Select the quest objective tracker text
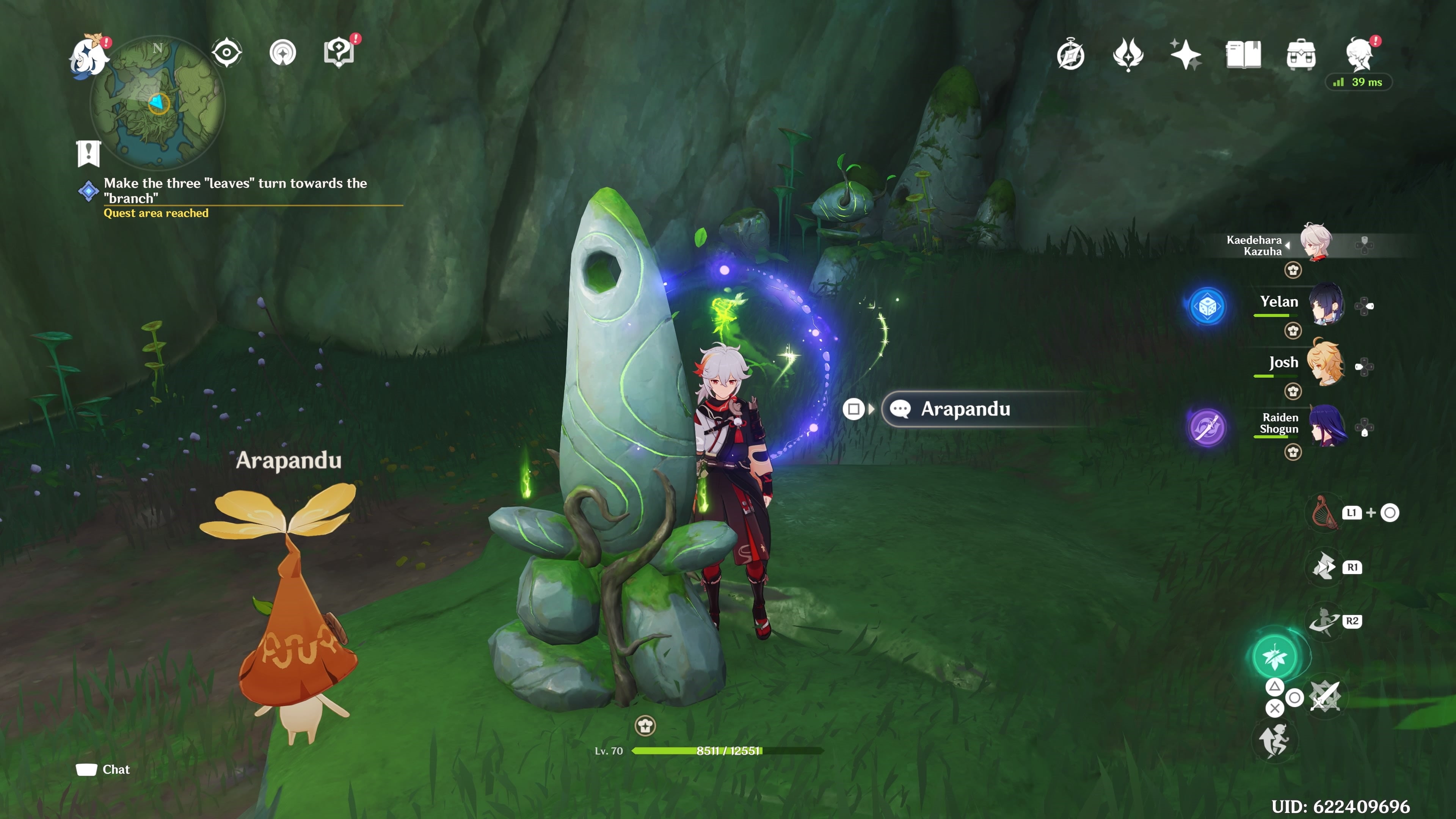This screenshot has height=819, width=1456. click(235, 190)
